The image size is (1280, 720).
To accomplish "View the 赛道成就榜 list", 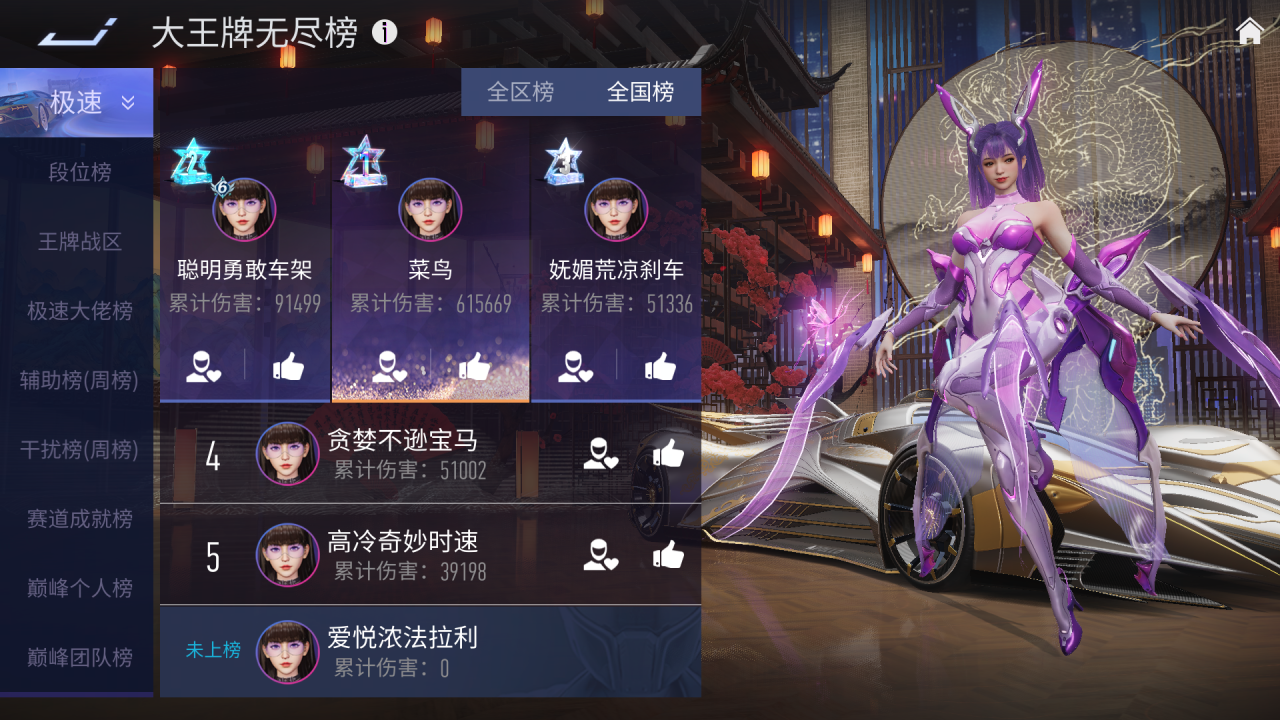I will tap(80, 519).
